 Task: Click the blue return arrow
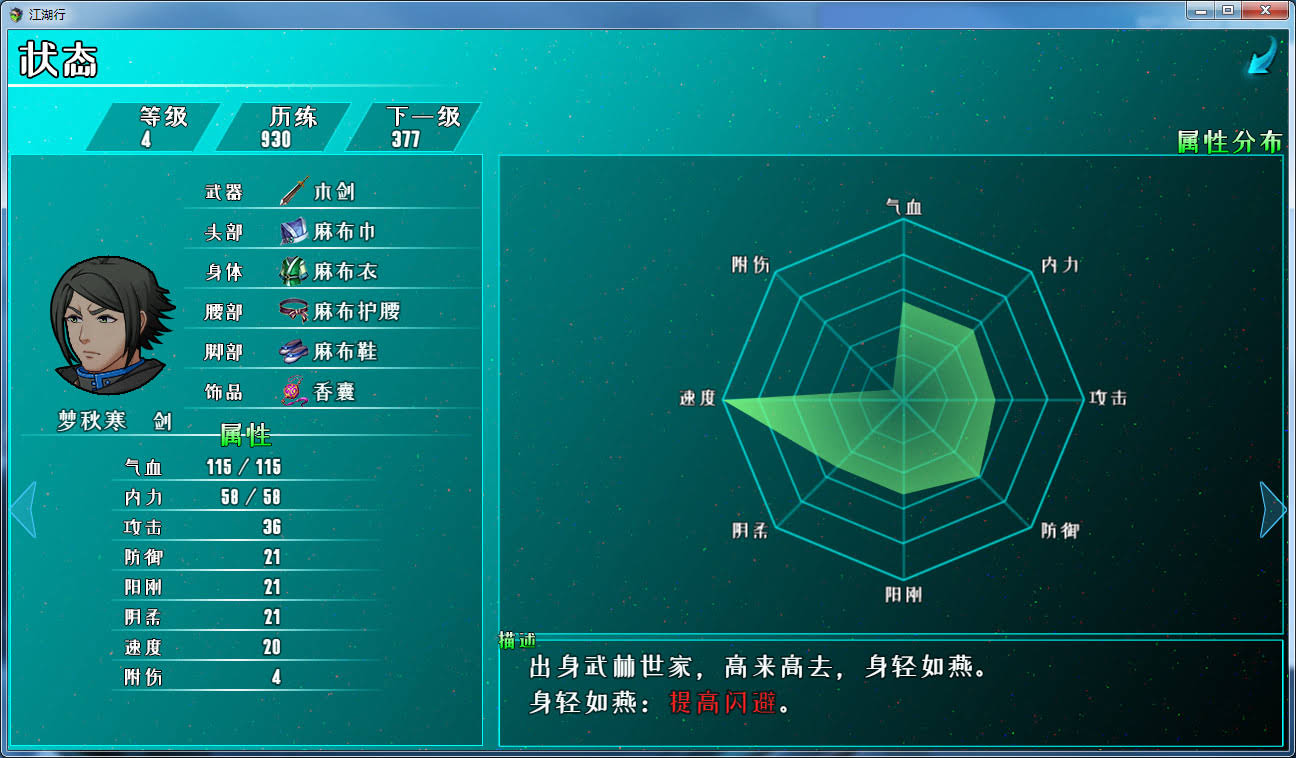click(1261, 56)
